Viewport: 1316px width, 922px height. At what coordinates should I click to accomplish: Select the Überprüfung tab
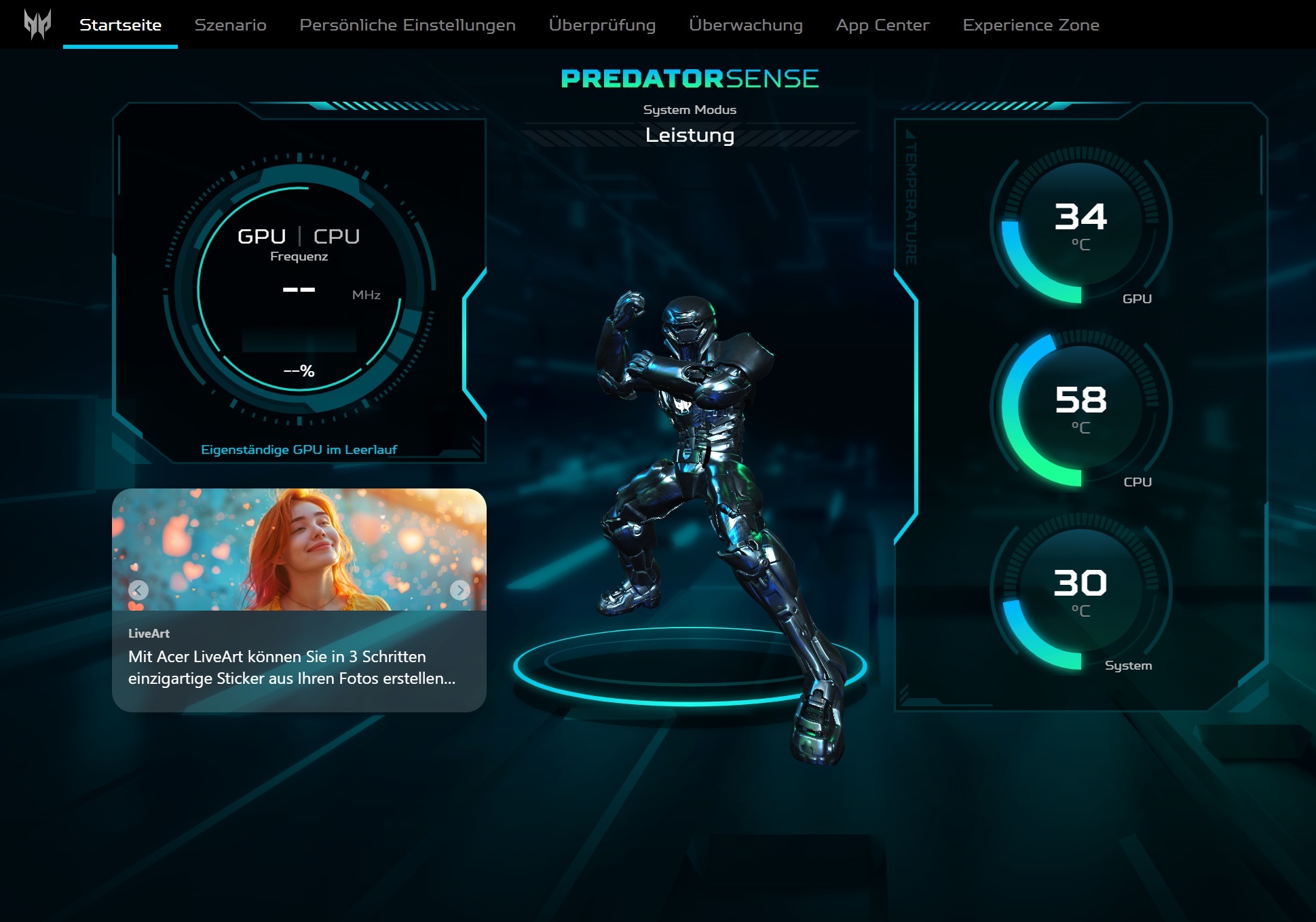pyautogui.click(x=602, y=25)
